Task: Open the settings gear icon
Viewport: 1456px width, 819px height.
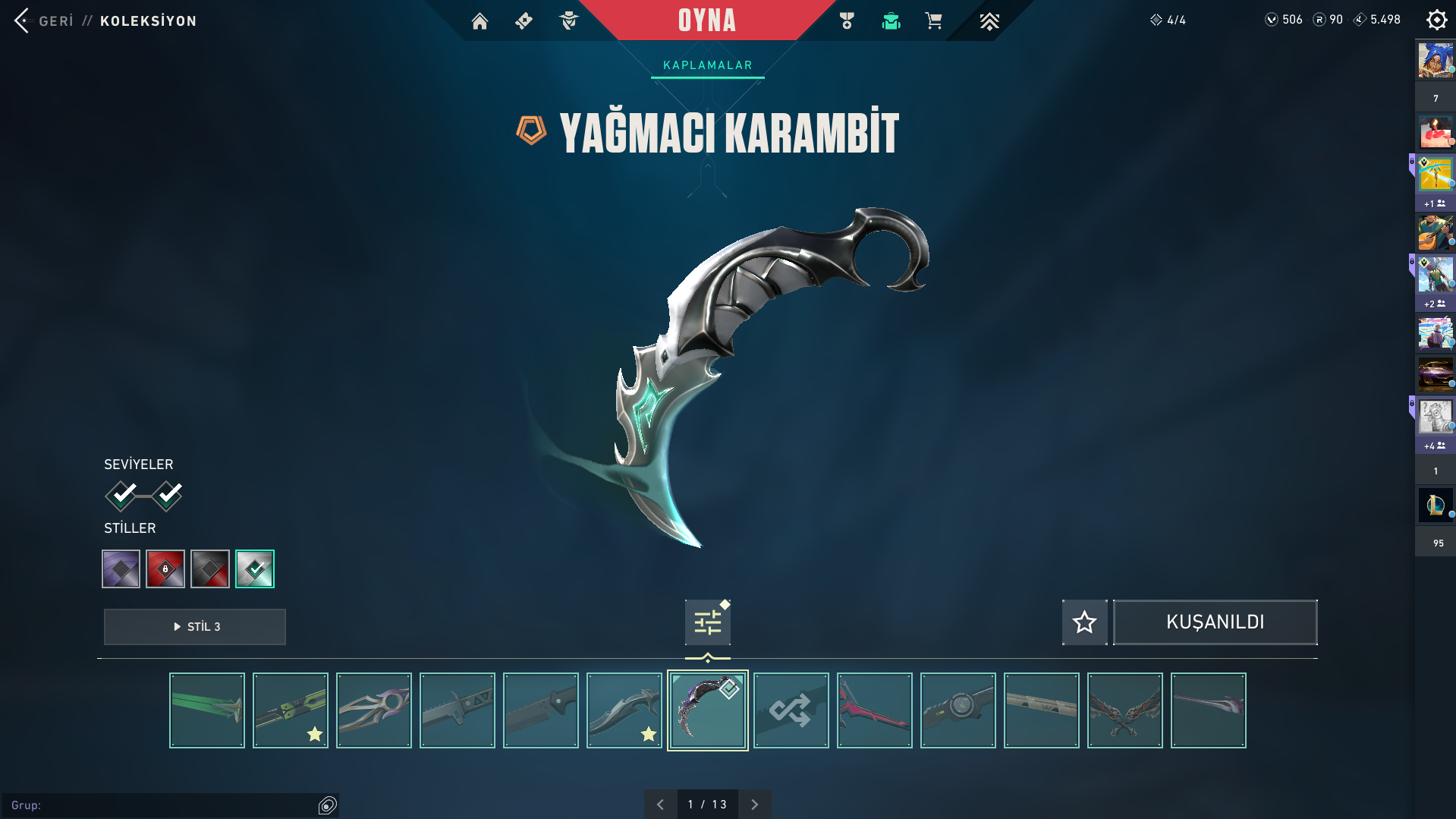Action: (1436, 20)
